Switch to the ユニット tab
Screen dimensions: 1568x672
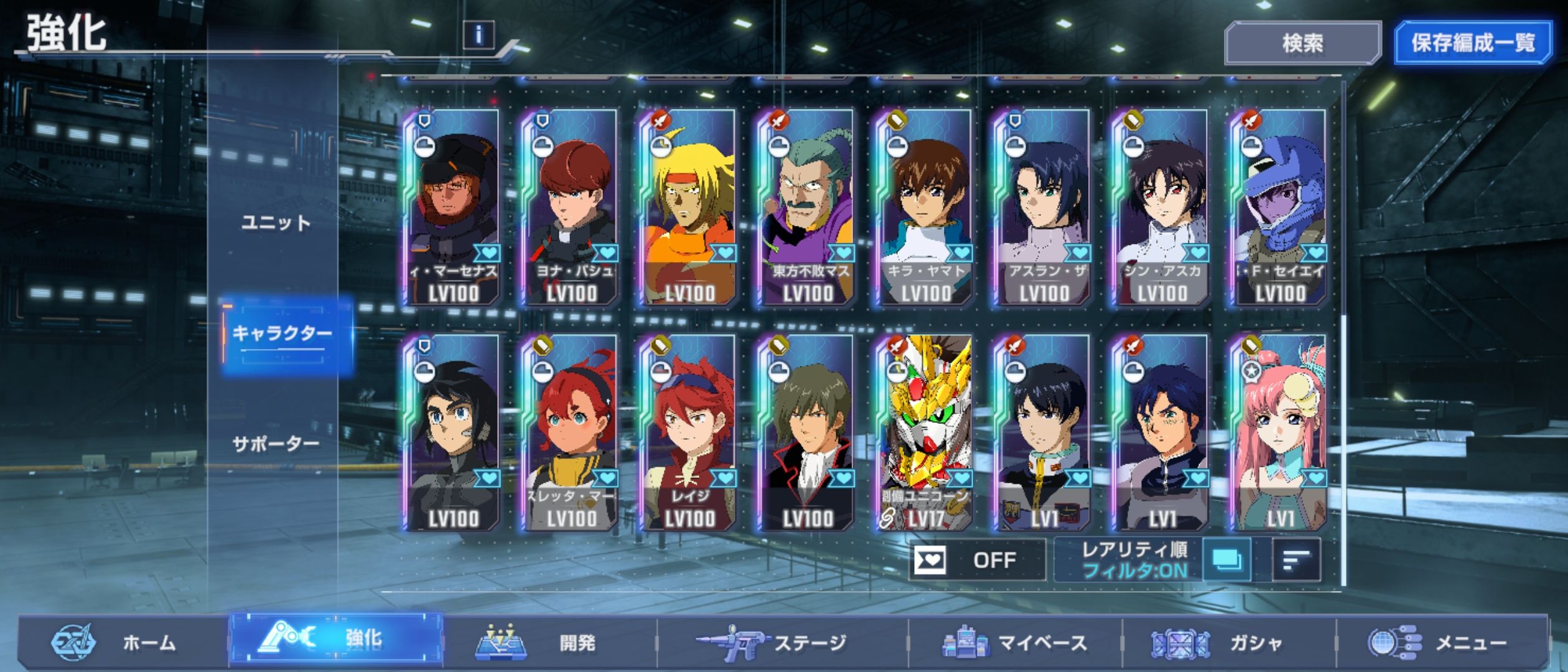click(x=276, y=223)
